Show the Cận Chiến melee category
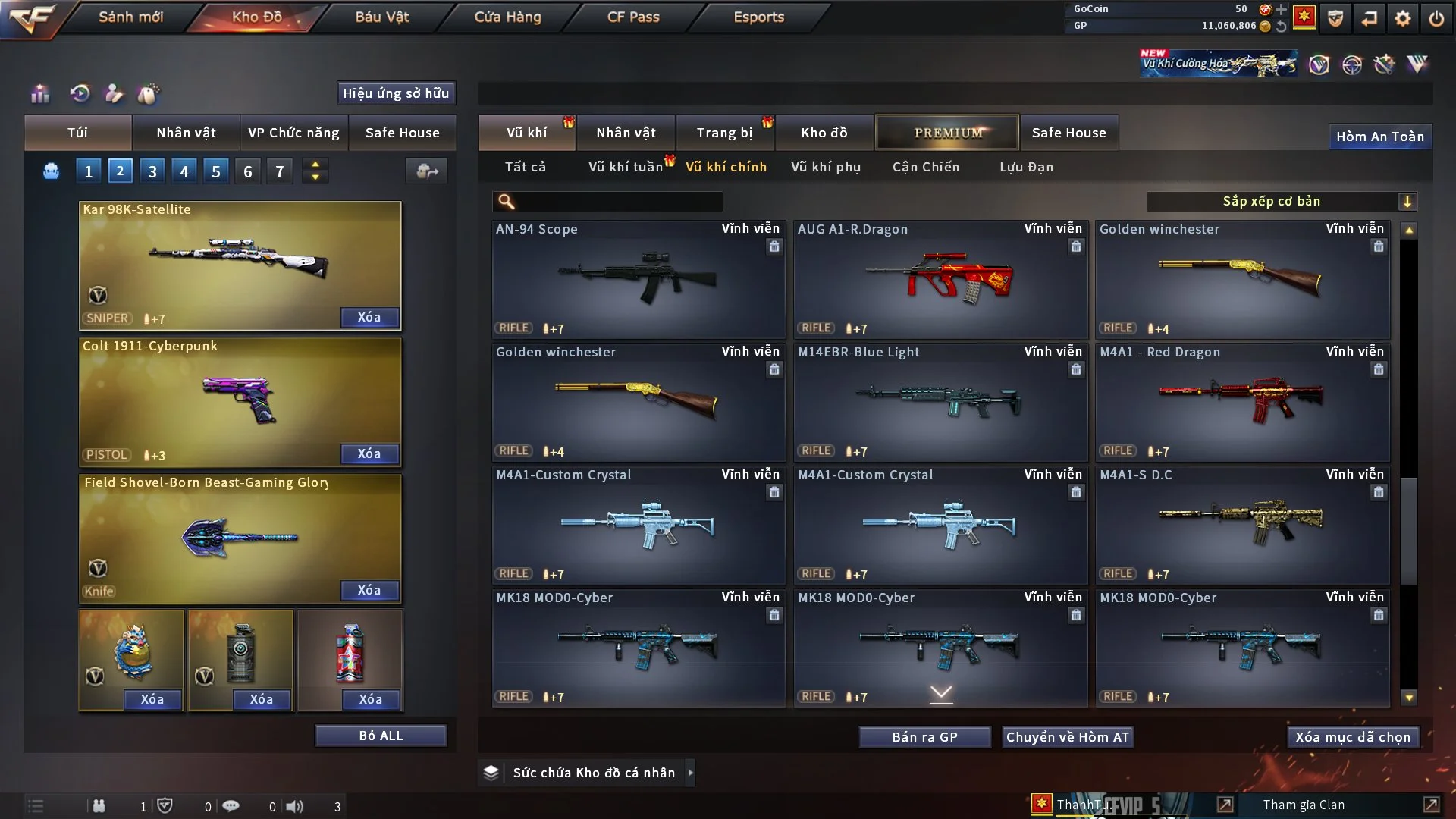The image size is (1456, 819). 925,167
